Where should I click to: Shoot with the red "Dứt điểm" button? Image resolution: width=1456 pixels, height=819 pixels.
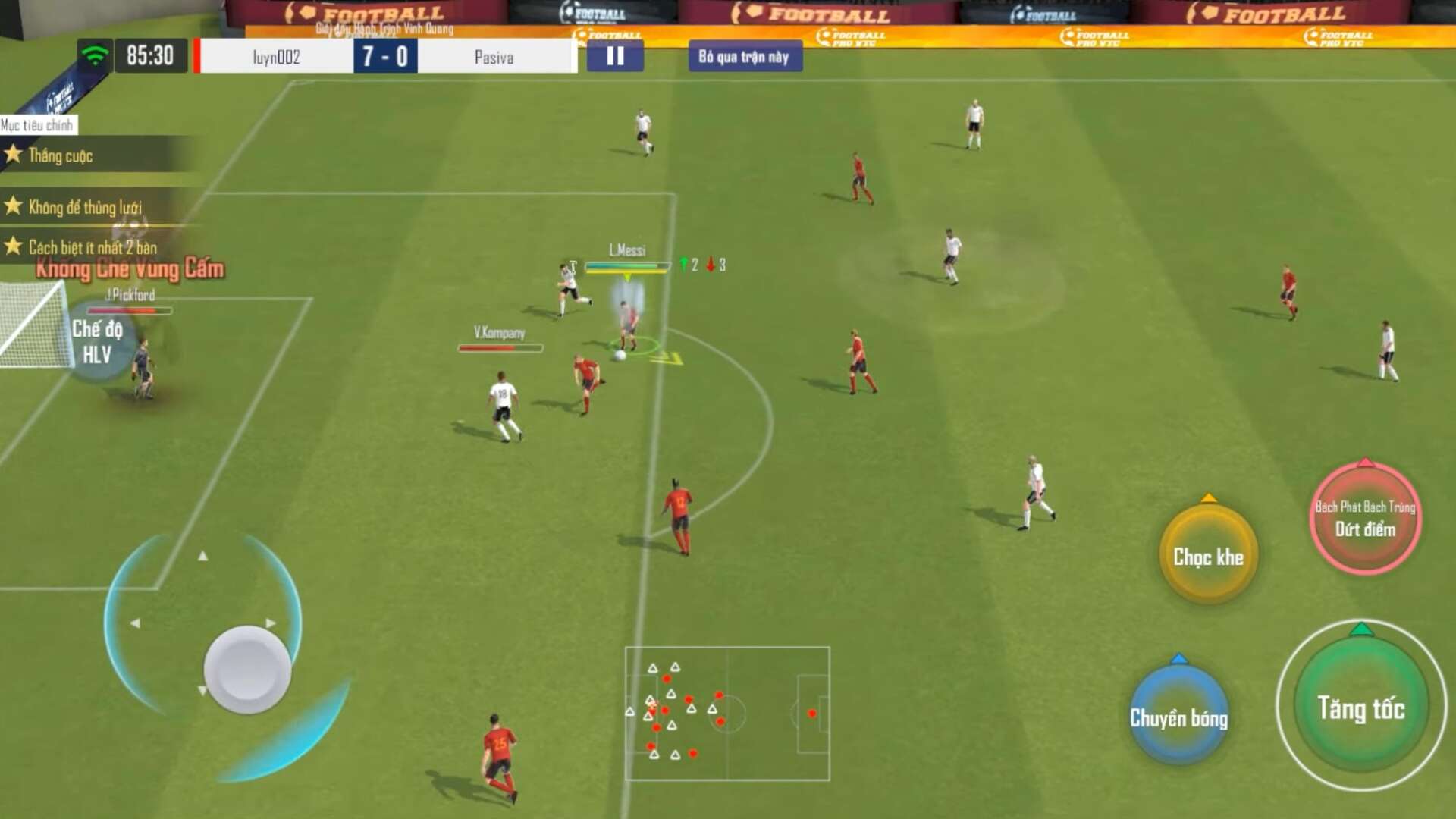click(1365, 519)
